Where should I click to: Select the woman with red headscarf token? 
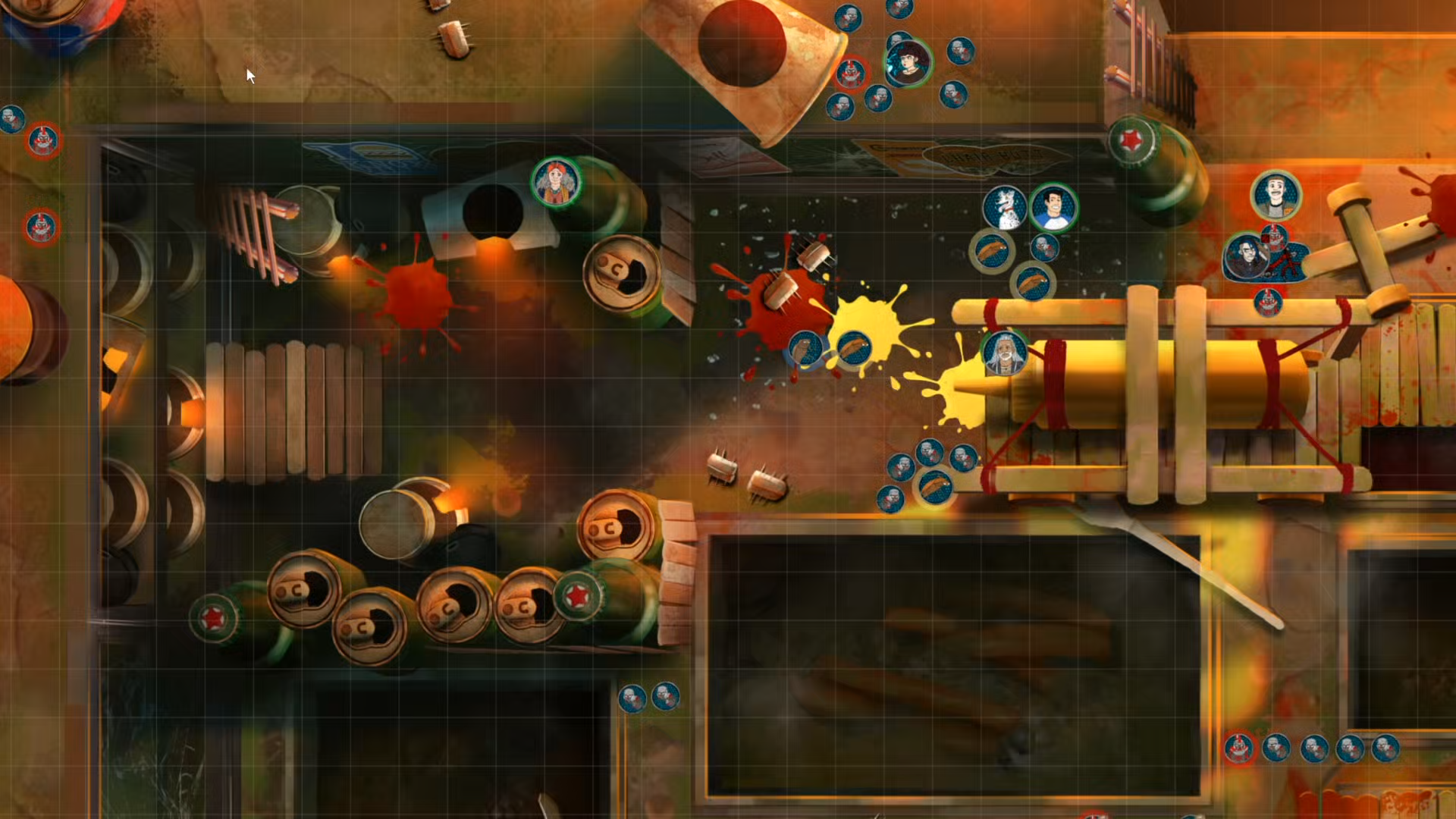point(556,183)
